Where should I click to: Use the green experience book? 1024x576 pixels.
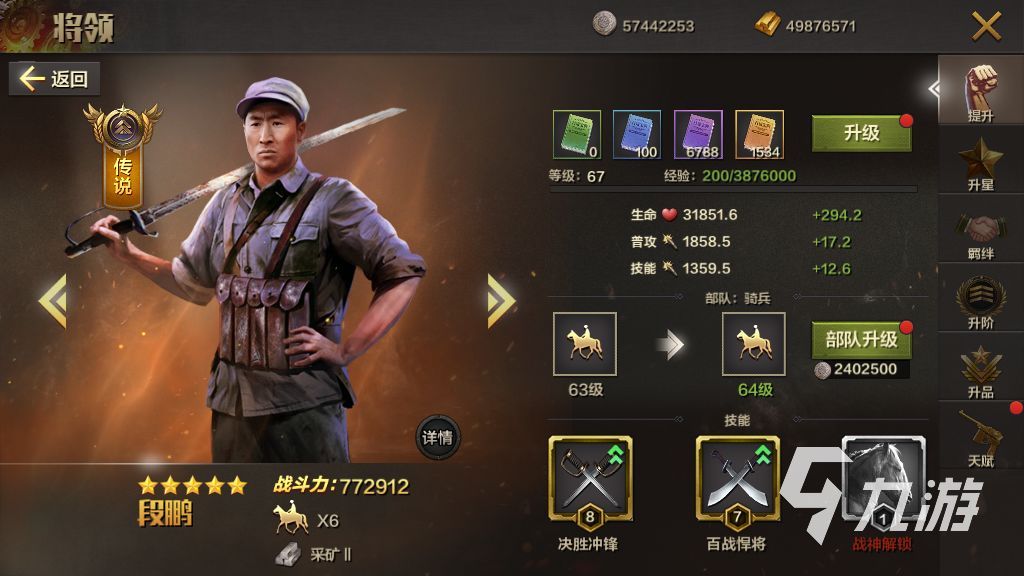pos(577,135)
